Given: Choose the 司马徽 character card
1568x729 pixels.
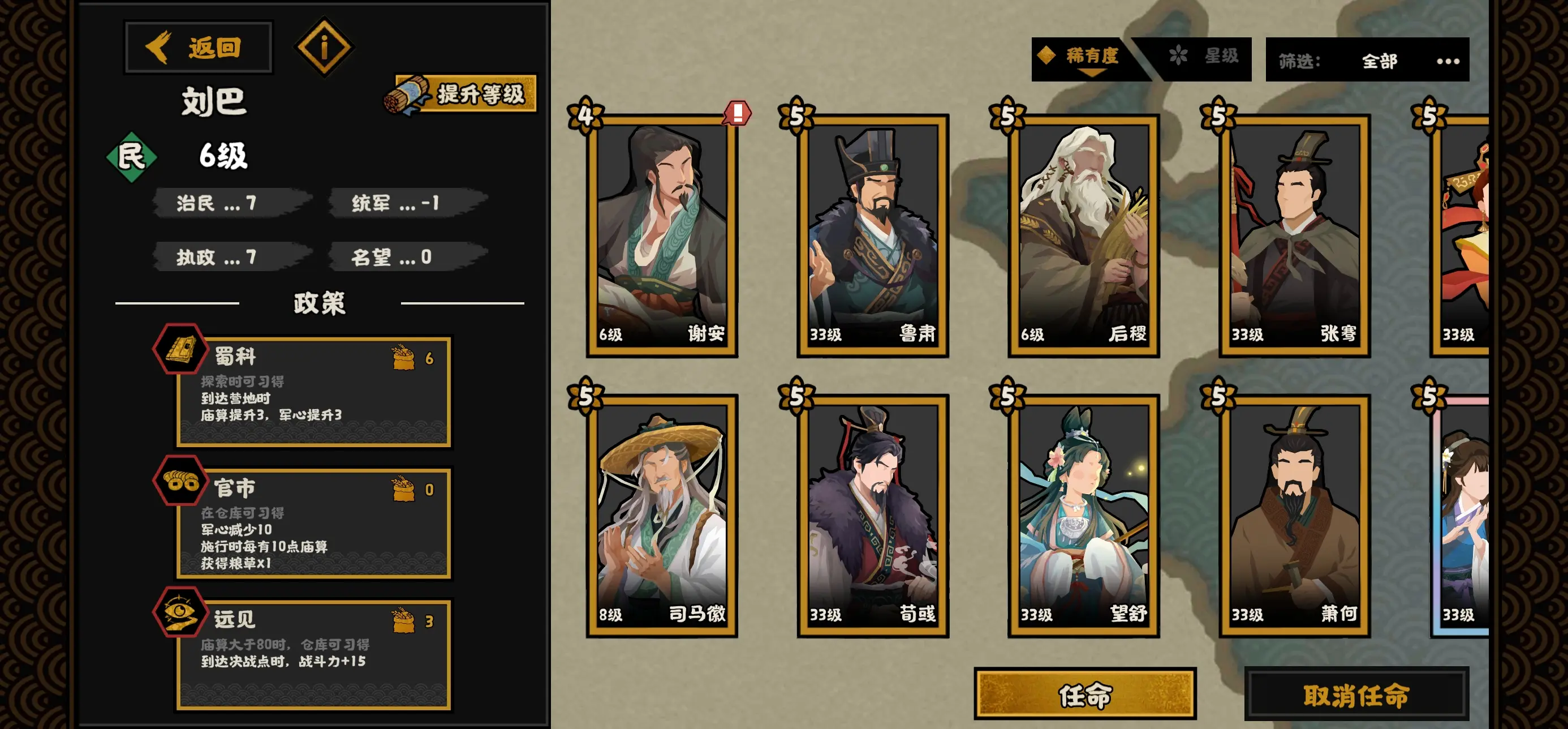Looking at the screenshot, I should pyautogui.click(x=662, y=515).
